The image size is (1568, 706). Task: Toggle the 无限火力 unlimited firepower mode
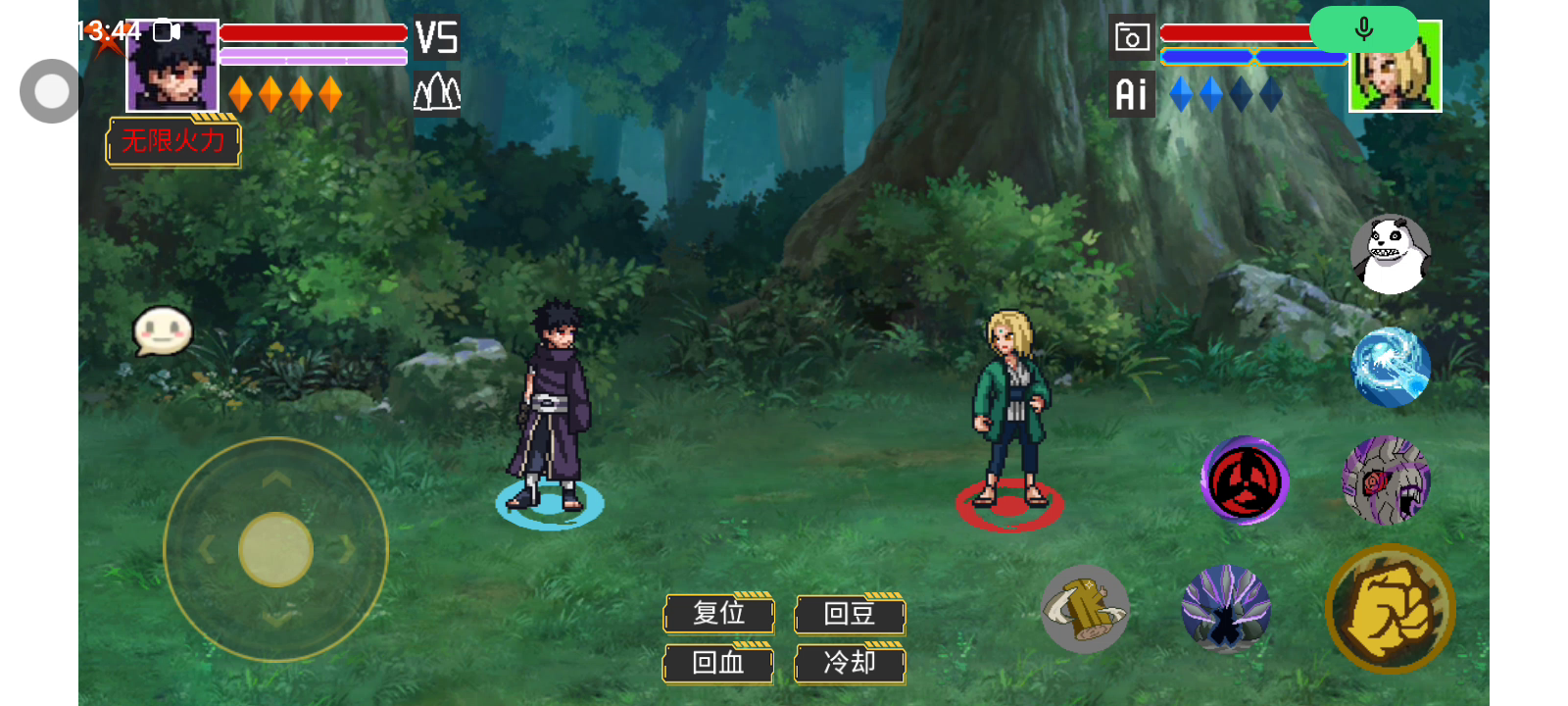point(172,141)
